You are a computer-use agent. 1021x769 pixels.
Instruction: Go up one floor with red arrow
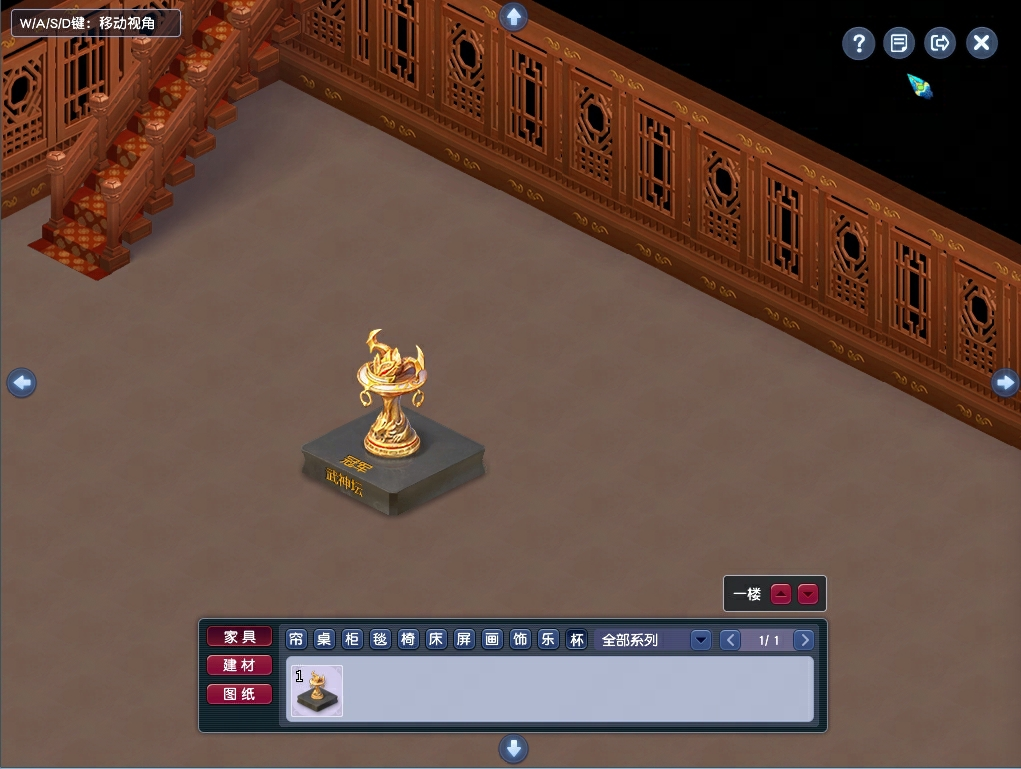click(781, 594)
